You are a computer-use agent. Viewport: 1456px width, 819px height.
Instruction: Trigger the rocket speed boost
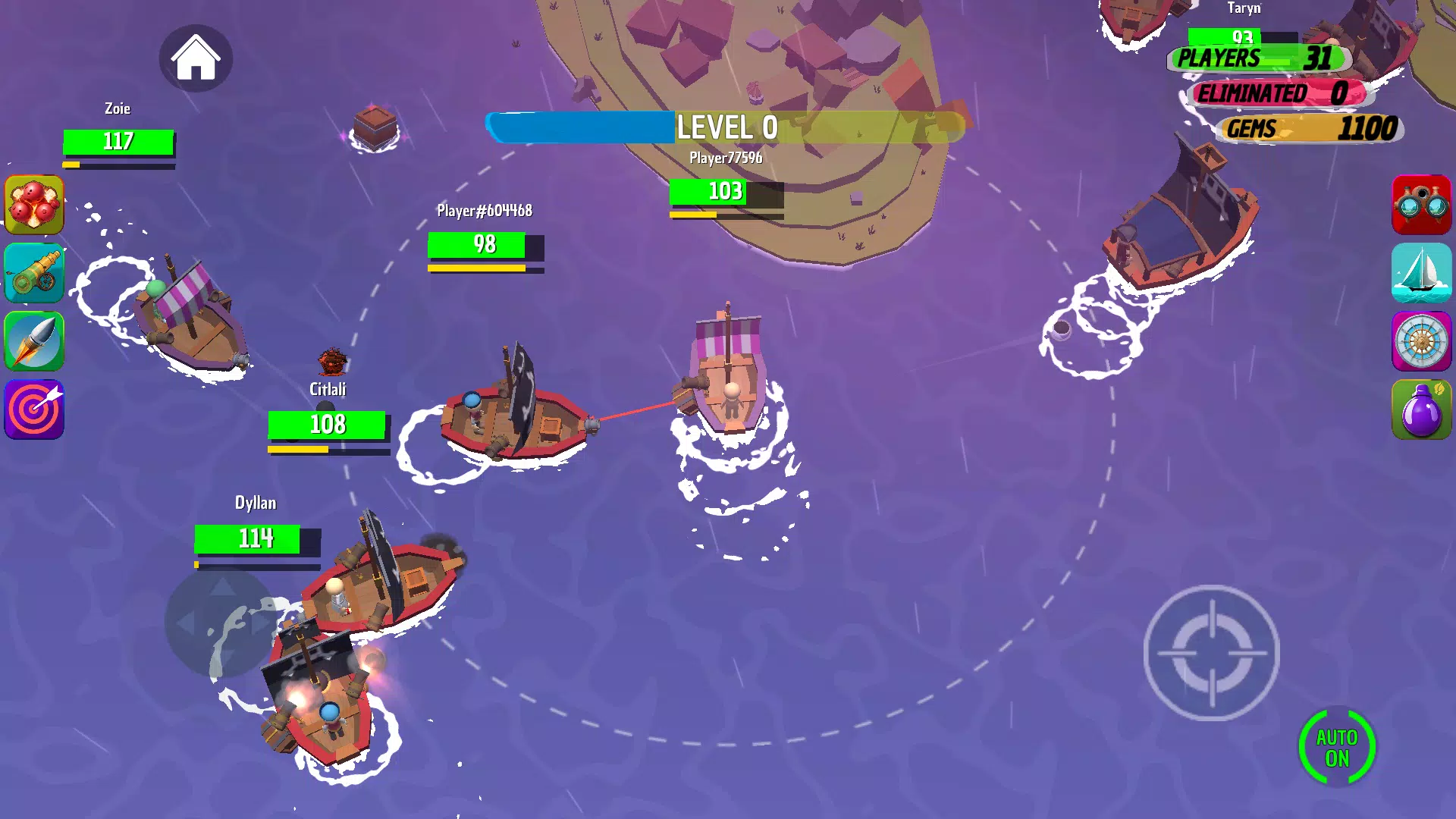click(x=34, y=342)
